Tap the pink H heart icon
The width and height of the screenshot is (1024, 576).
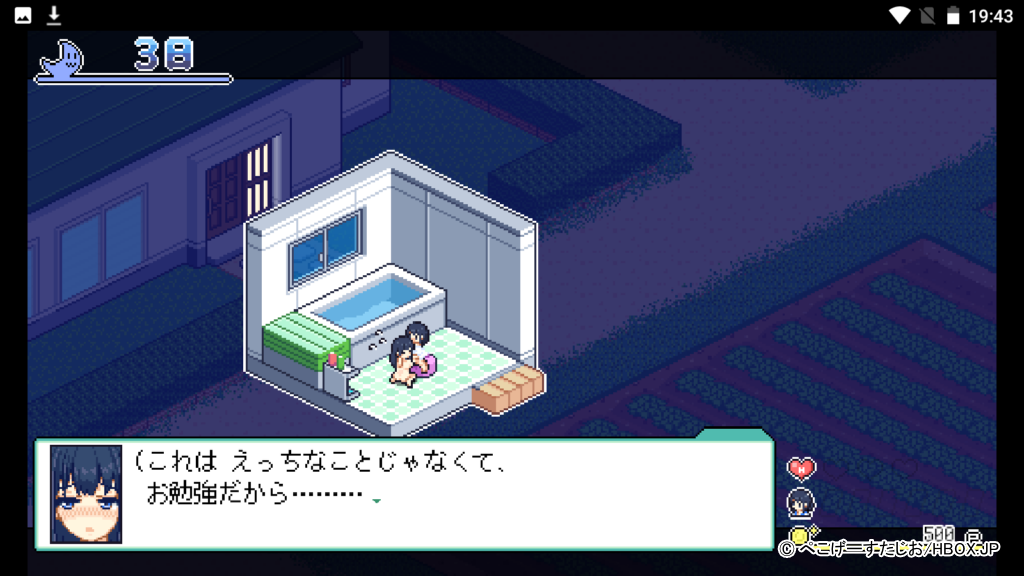pyautogui.click(x=801, y=468)
